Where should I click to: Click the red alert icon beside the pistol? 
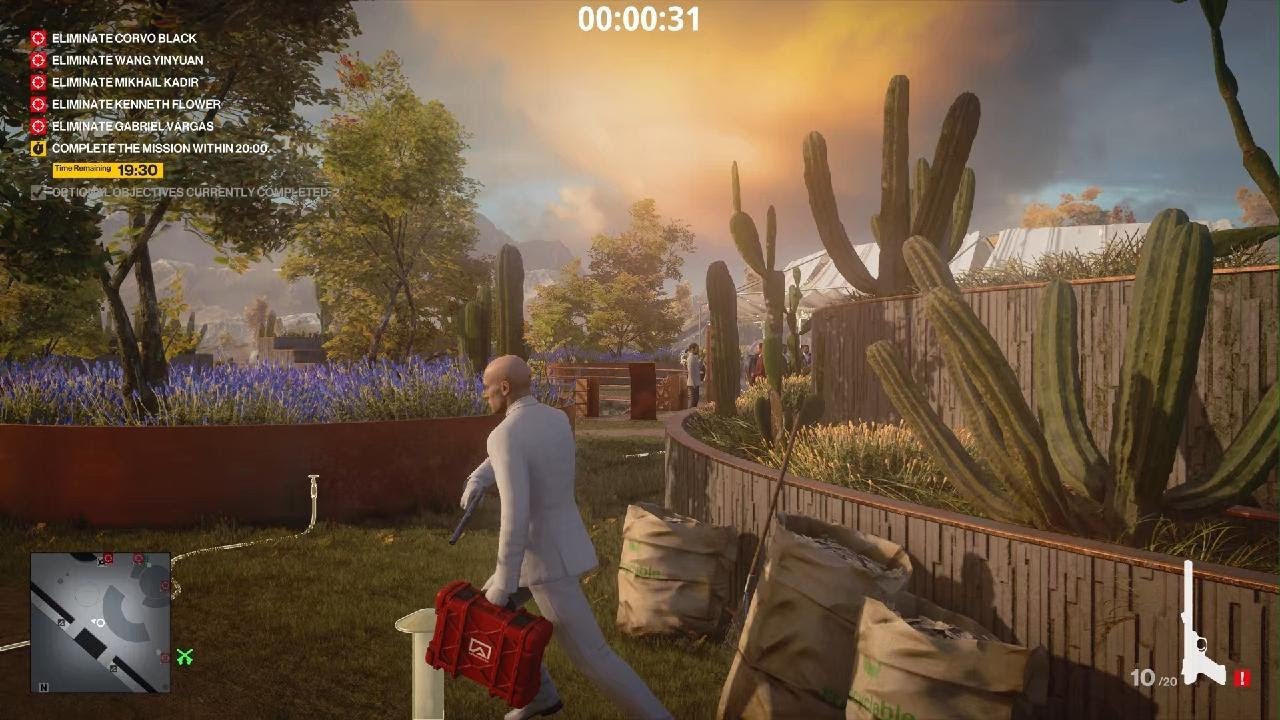[x=1242, y=678]
